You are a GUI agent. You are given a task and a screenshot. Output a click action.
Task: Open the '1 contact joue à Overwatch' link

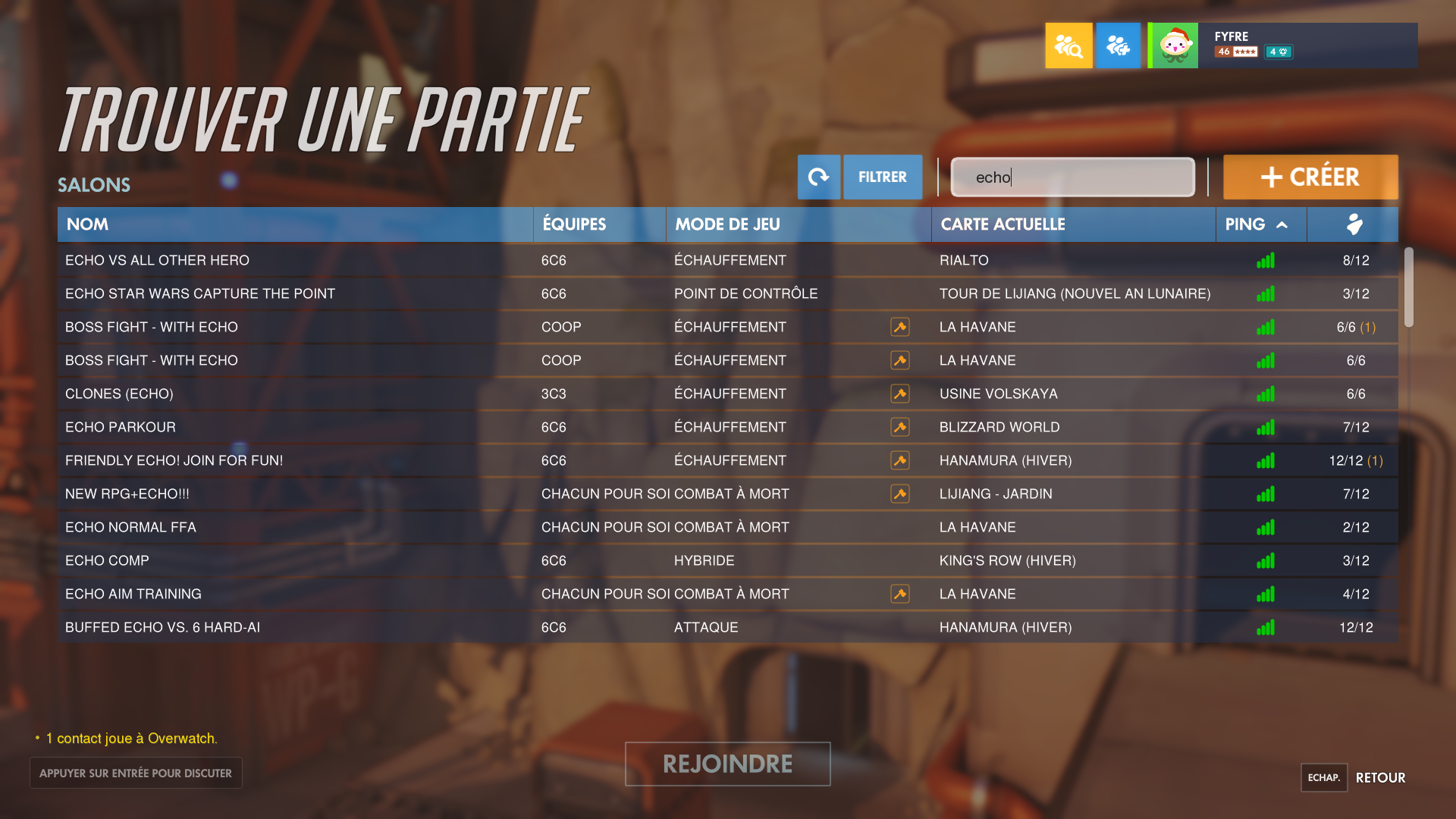click(130, 738)
